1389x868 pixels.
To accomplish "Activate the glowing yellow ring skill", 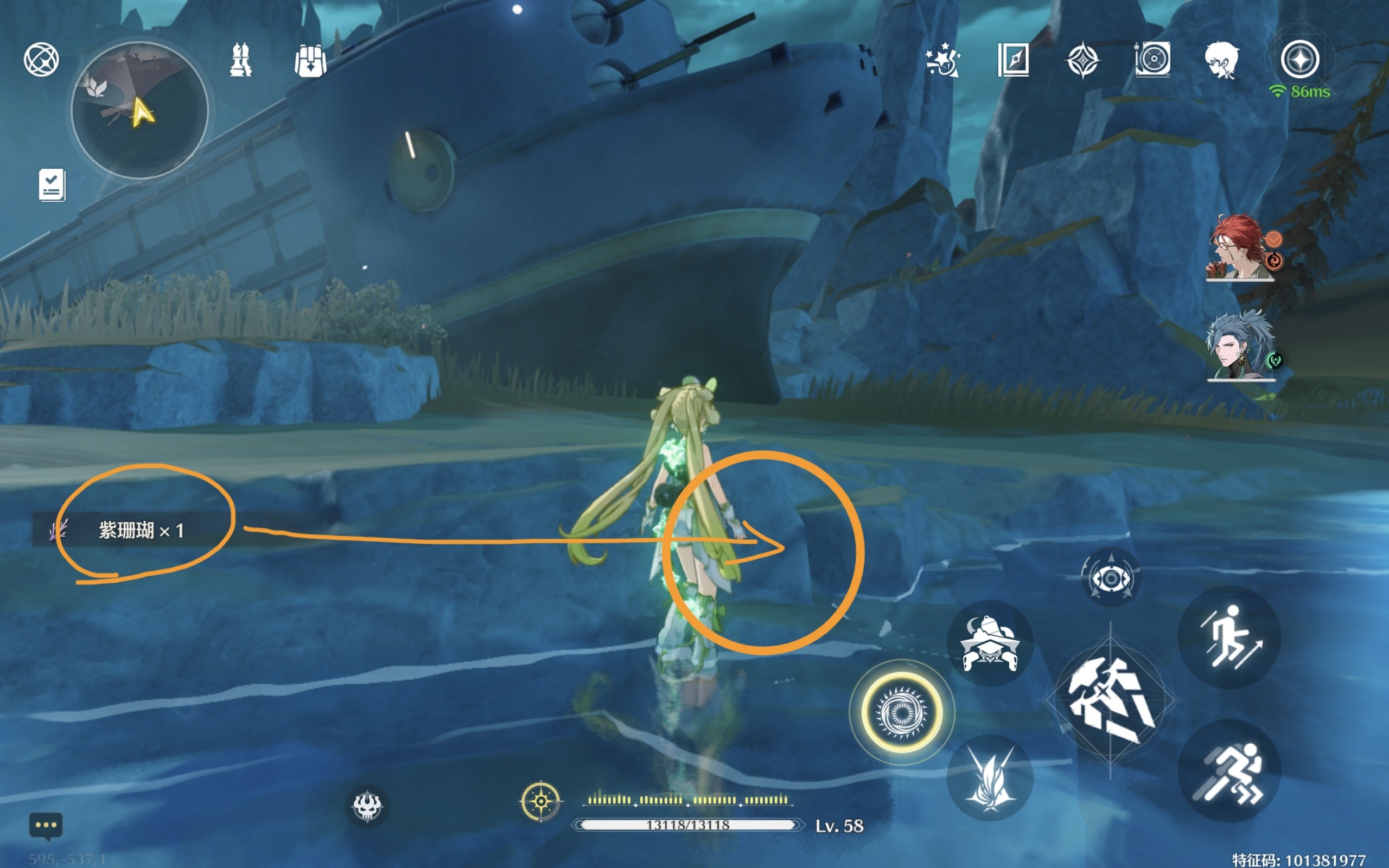I will [x=901, y=712].
